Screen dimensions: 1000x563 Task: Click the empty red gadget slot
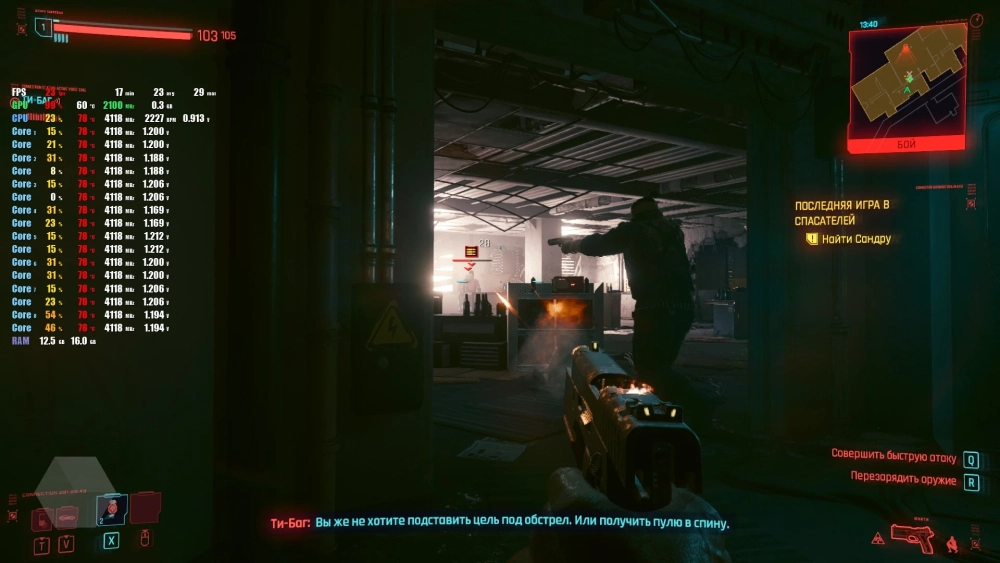pyautogui.click(x=146, y=507)
